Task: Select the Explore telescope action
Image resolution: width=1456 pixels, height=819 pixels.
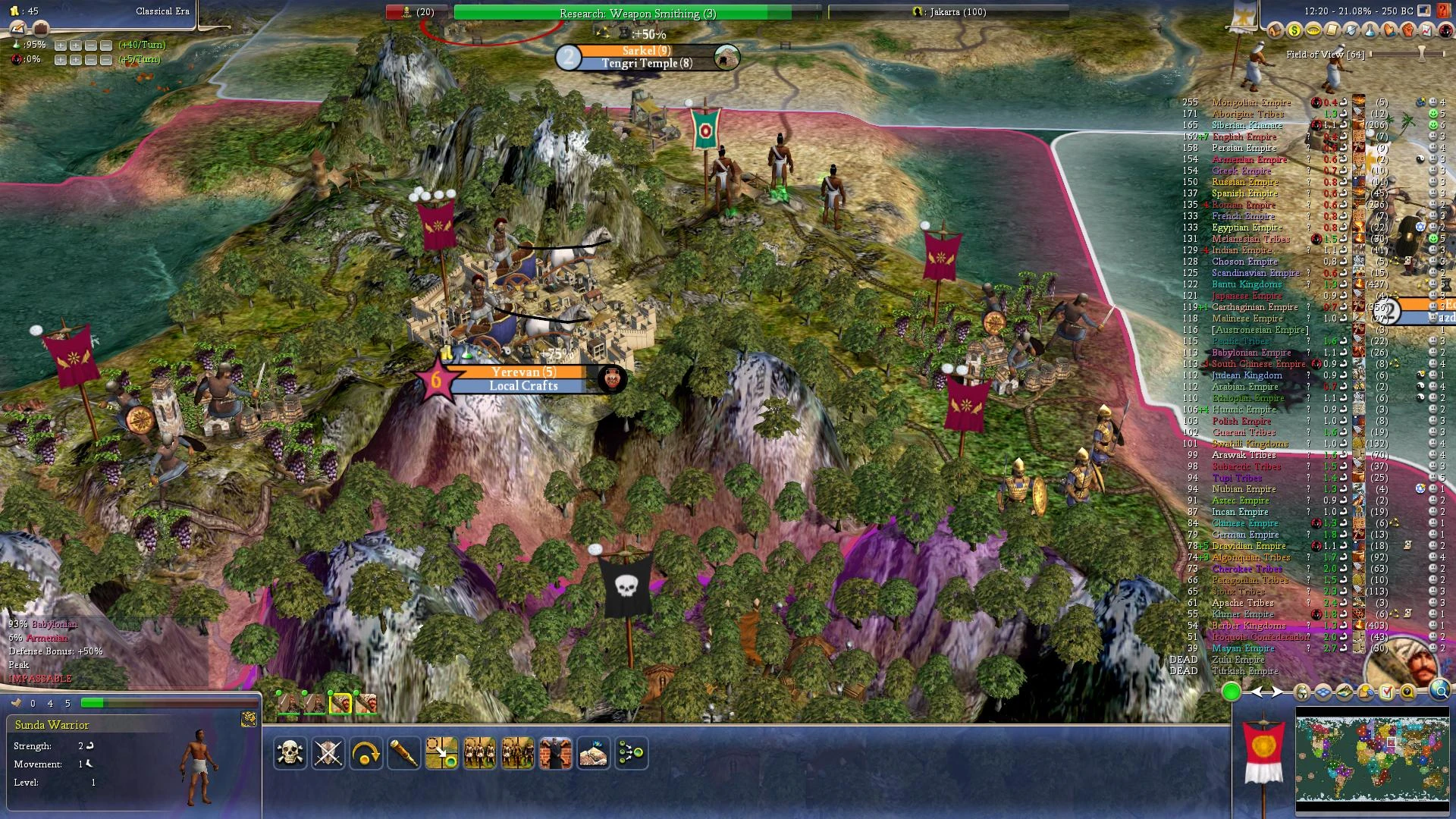Action: pyautogui.click(x=404, y=753)
